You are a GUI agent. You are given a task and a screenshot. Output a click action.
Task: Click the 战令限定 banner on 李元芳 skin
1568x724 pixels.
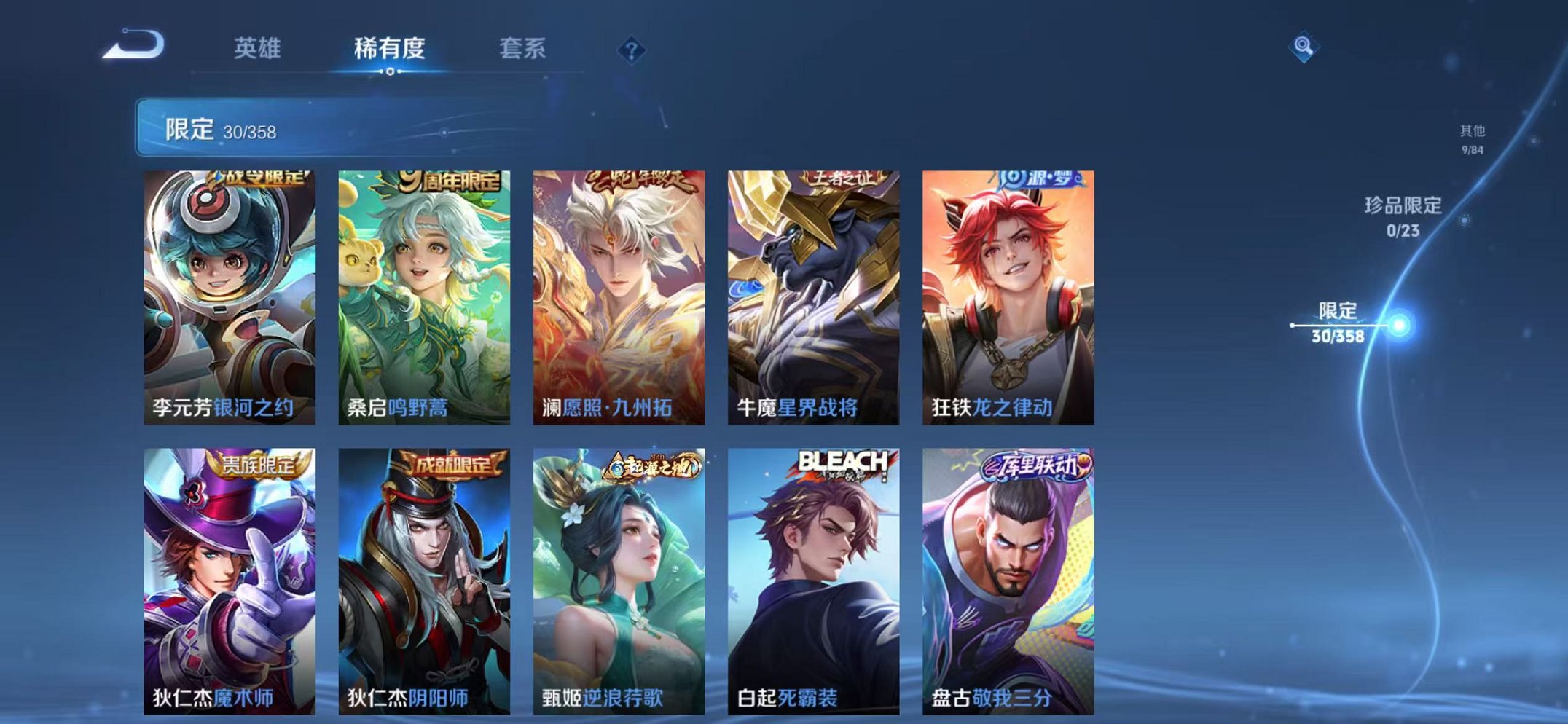[259, 179]
